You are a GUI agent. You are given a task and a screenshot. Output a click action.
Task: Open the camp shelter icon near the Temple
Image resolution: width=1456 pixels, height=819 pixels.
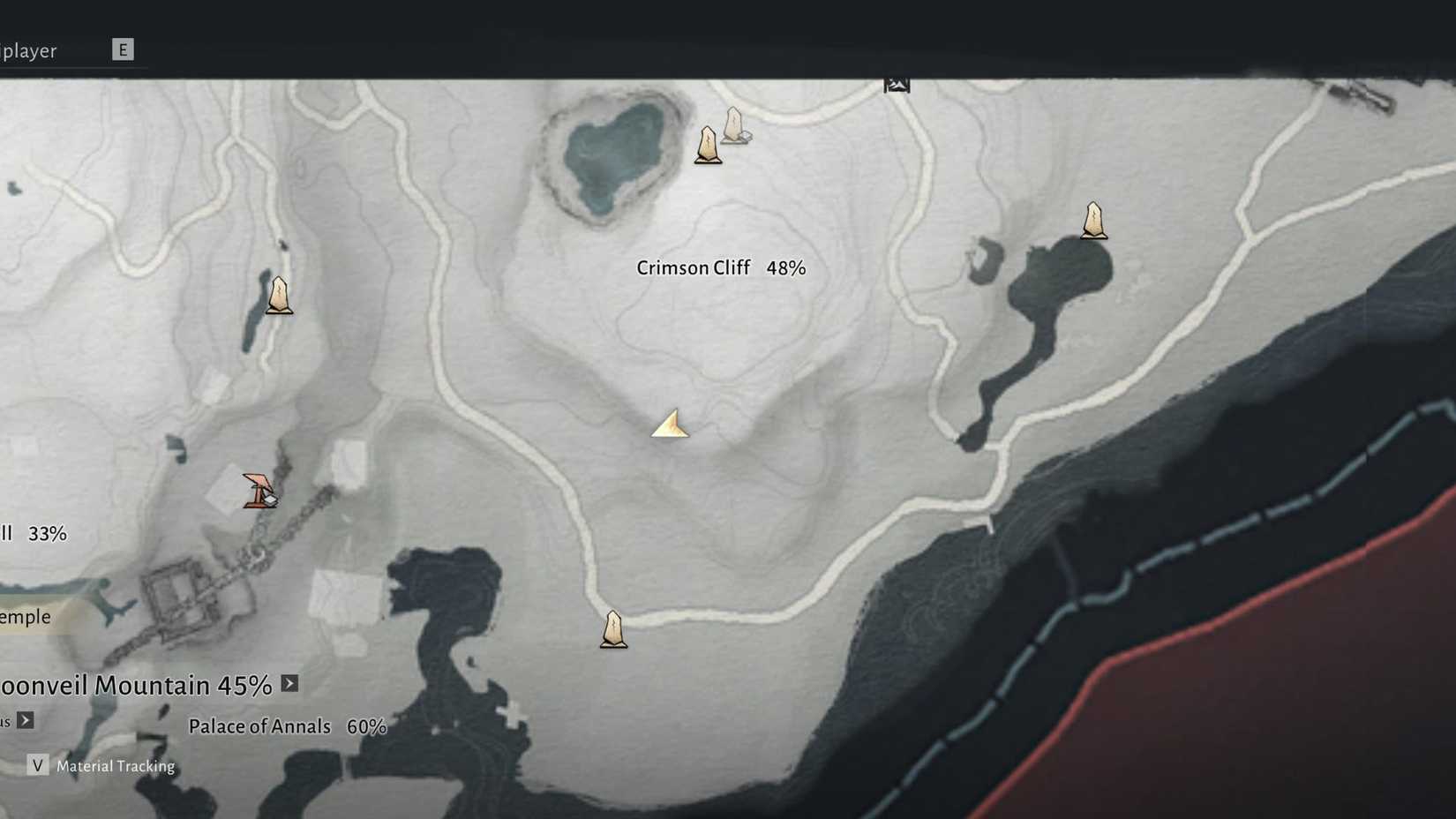(259, 489)
